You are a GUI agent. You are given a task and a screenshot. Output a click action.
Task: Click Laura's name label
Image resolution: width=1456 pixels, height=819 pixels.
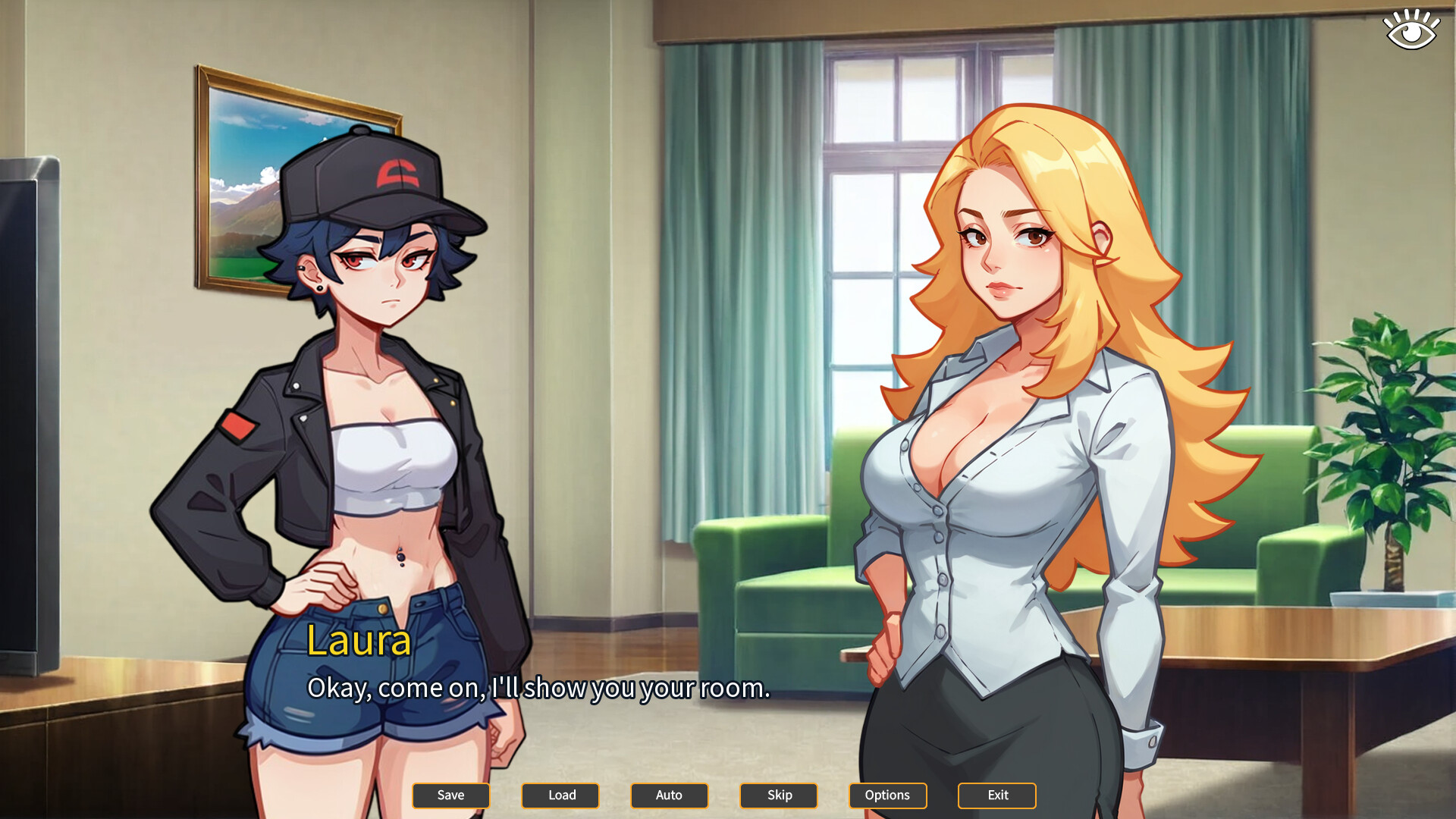[x=359, y=644]
